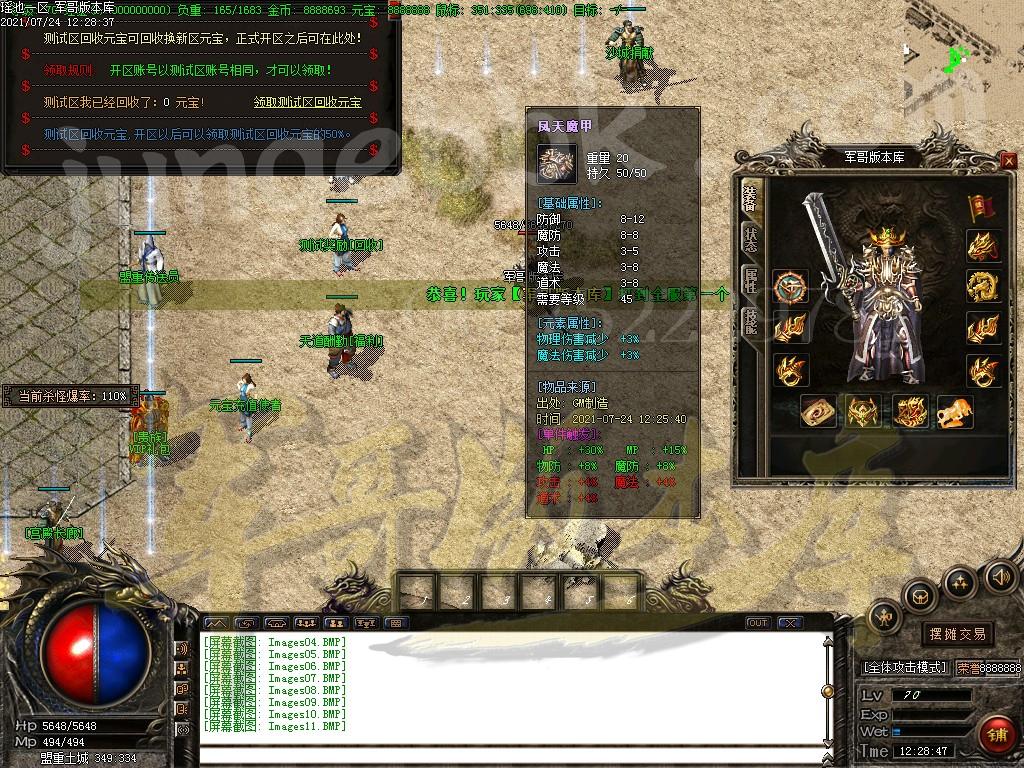
Task: Select the round medal equipment slot
Action: (790, 287)
